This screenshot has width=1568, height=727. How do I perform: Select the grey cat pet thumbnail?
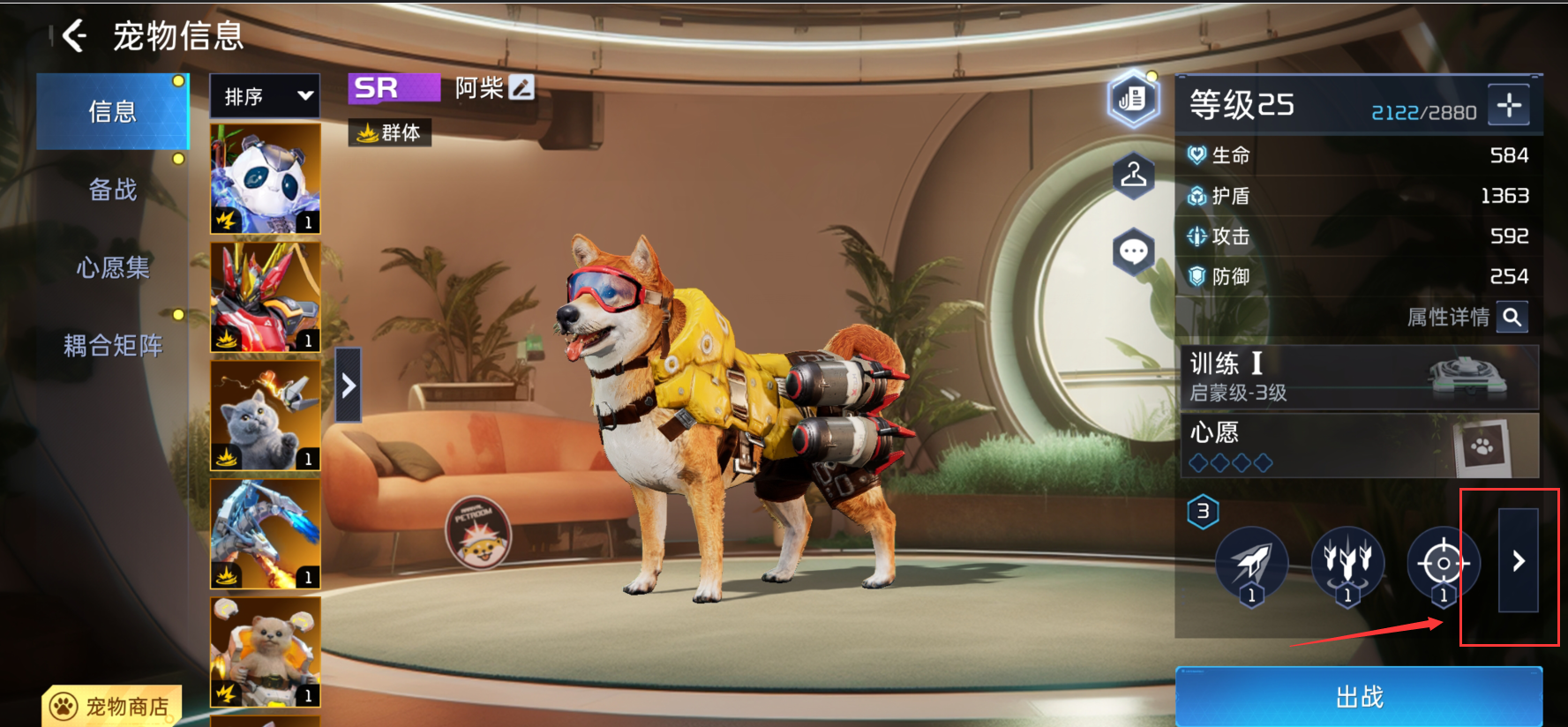click(x=265, y=415)
